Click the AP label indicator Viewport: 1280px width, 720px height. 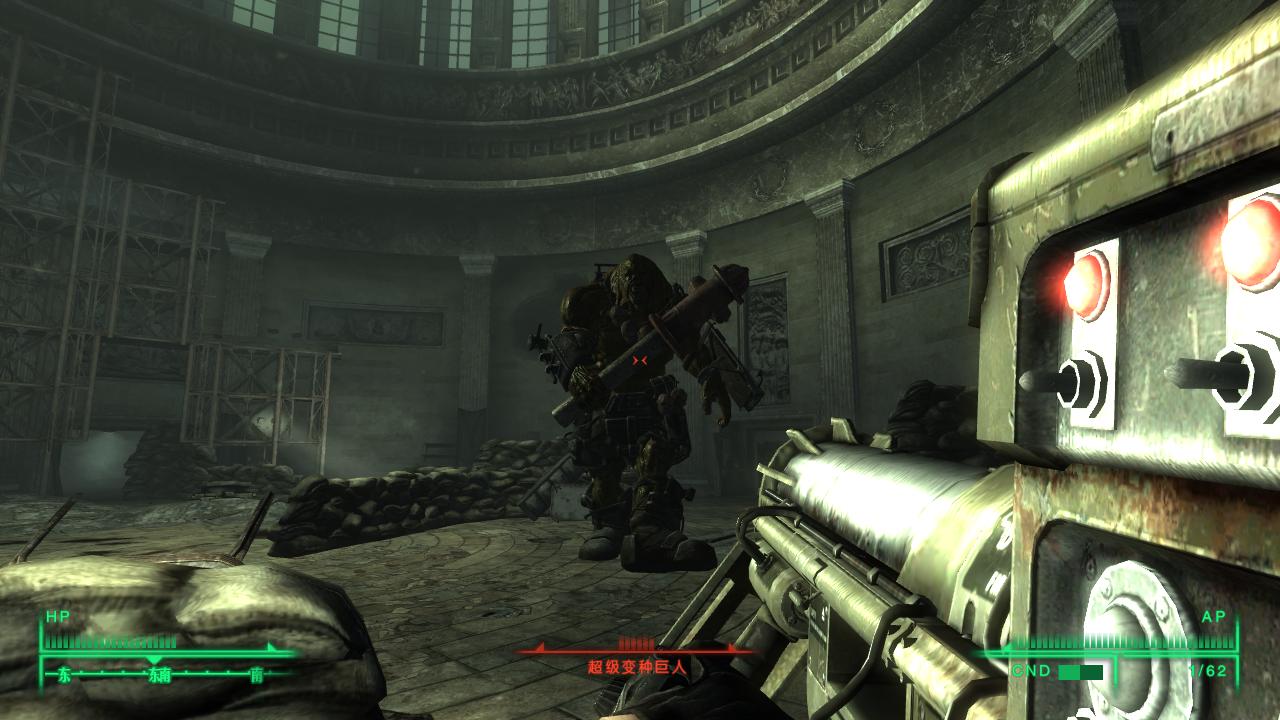coord(1215,618)
